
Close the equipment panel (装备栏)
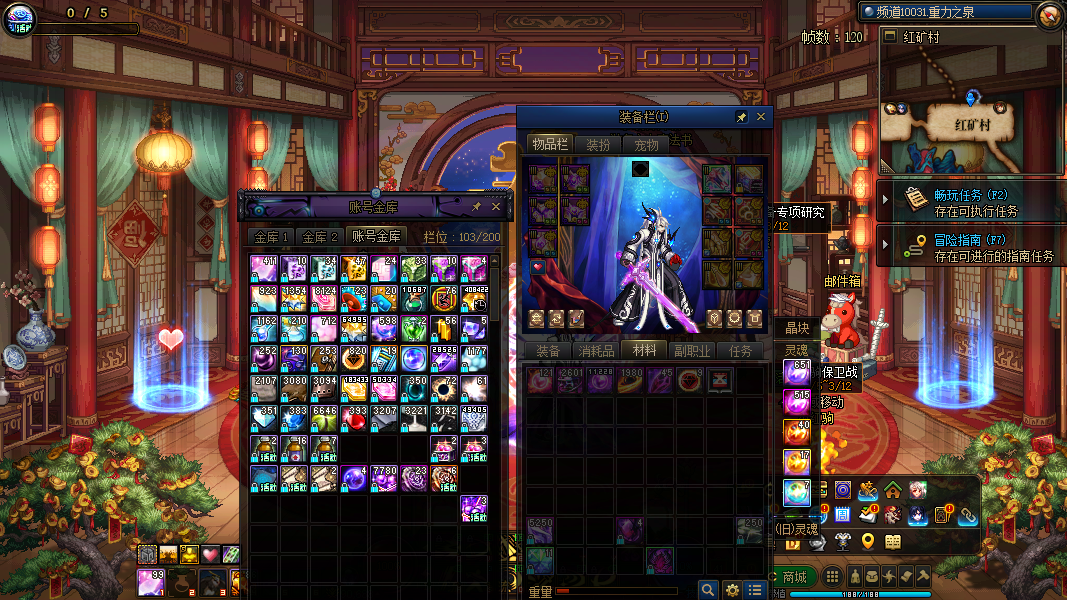point(761,117)
